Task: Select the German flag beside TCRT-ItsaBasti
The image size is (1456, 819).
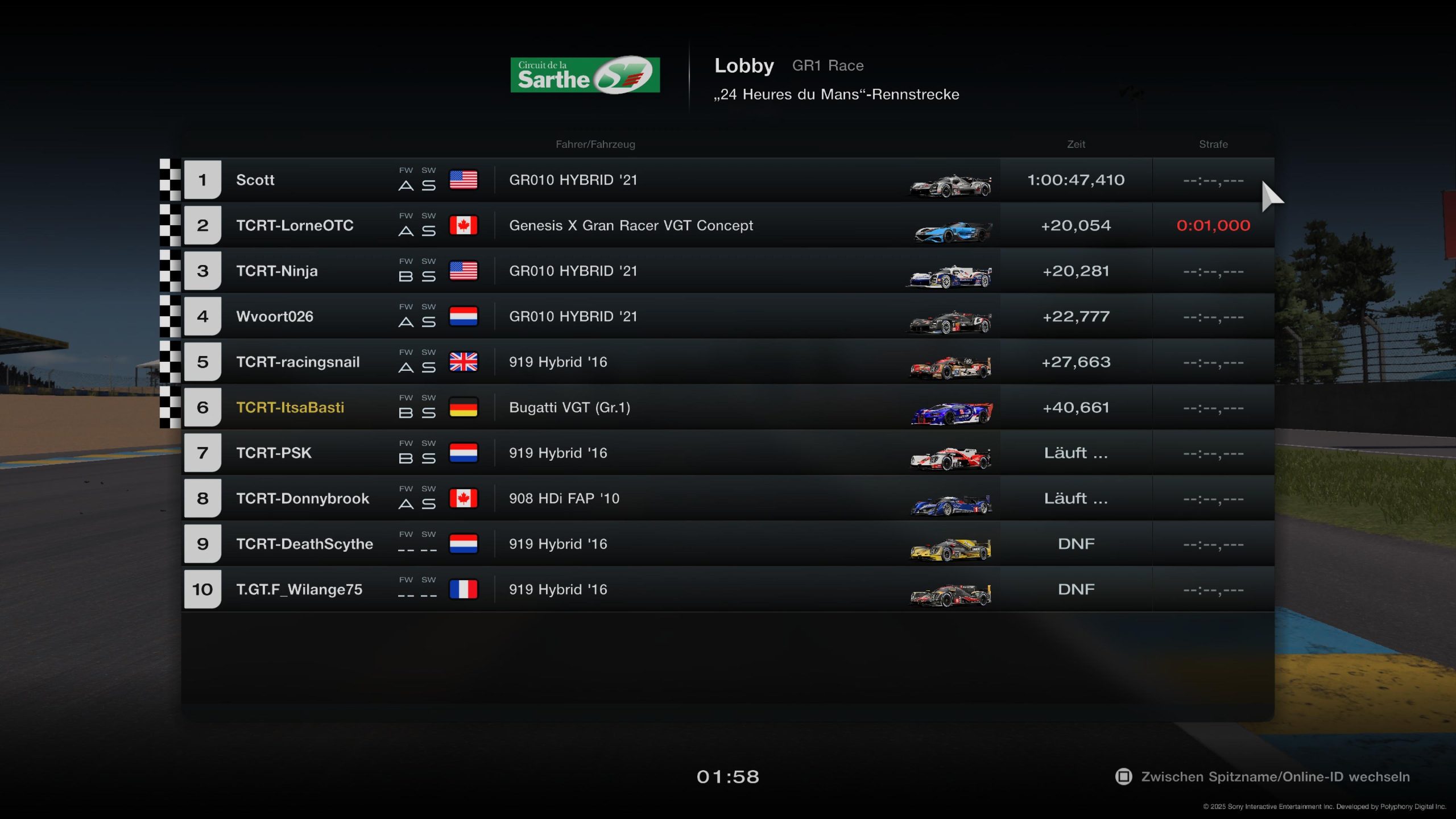Action: pos(463,407)
